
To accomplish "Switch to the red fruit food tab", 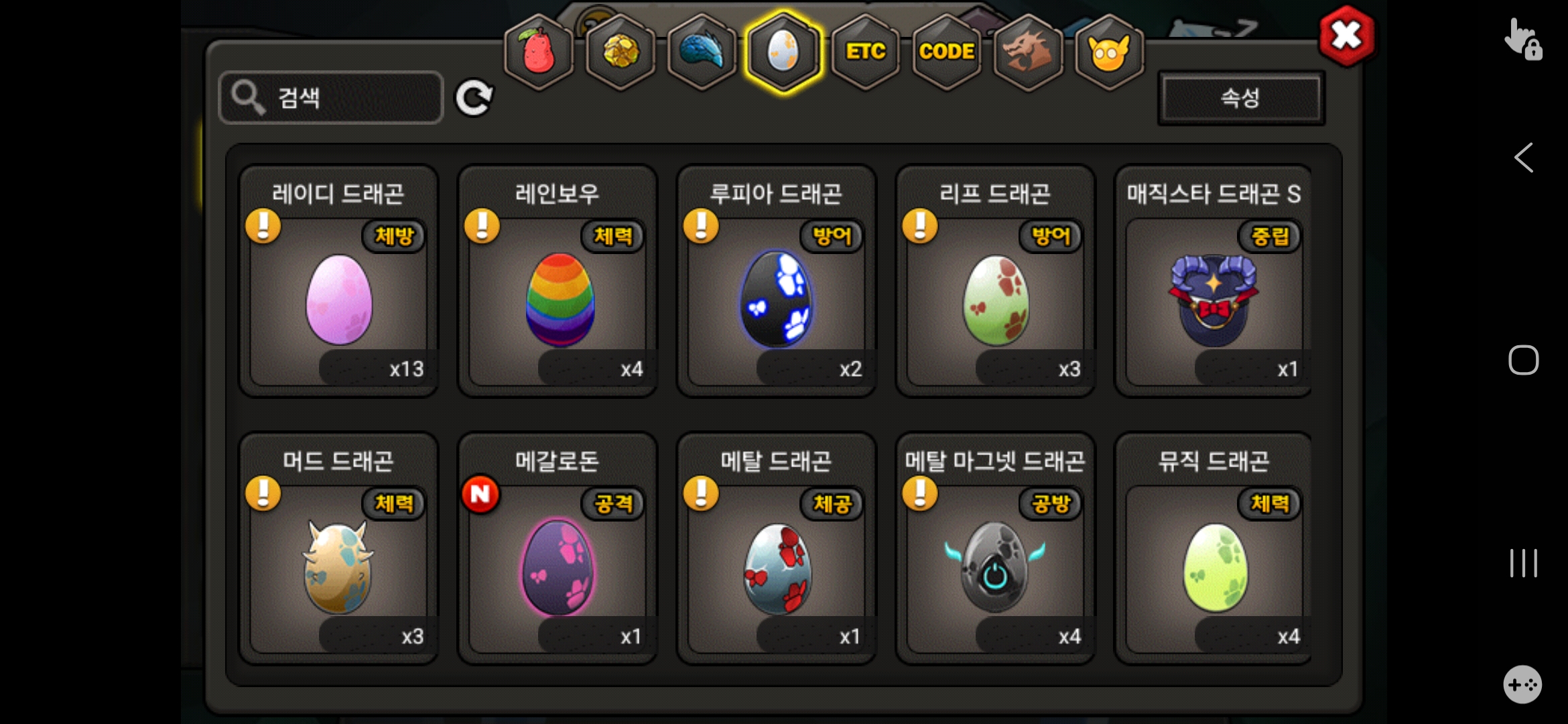I will tap(539, 52).
